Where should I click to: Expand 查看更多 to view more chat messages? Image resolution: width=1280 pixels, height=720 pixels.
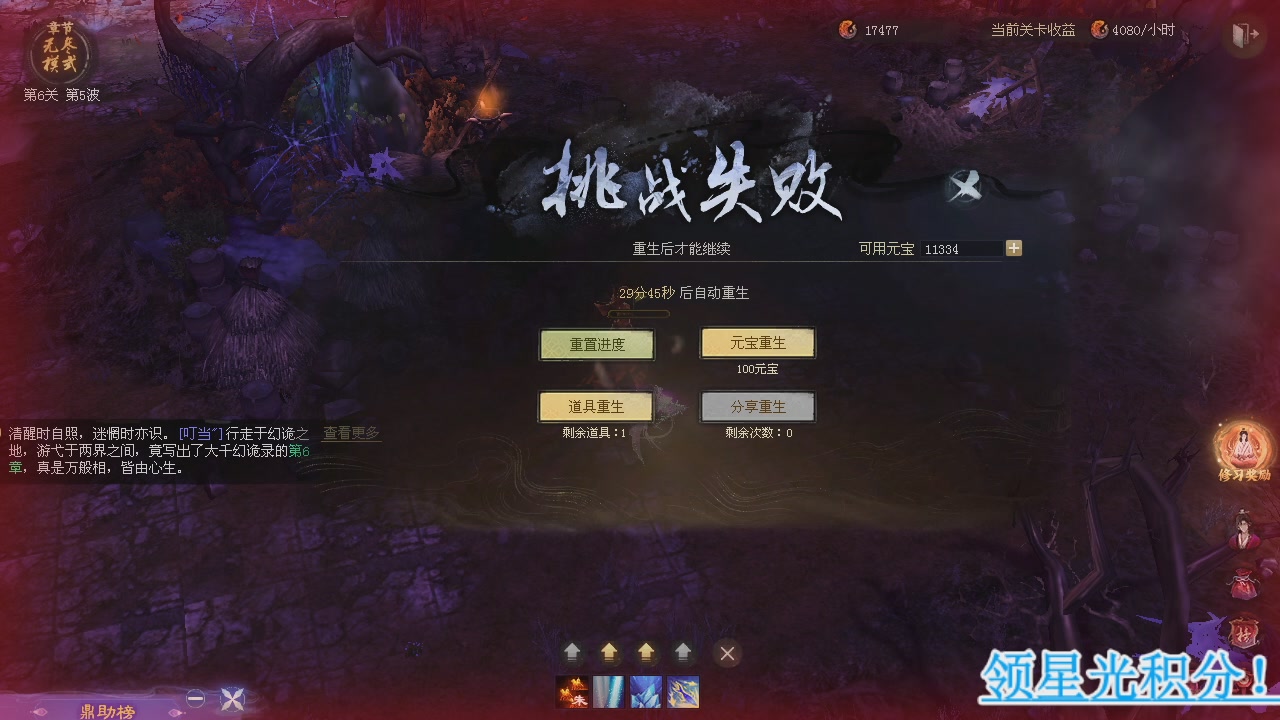click(x=349, y=432)
